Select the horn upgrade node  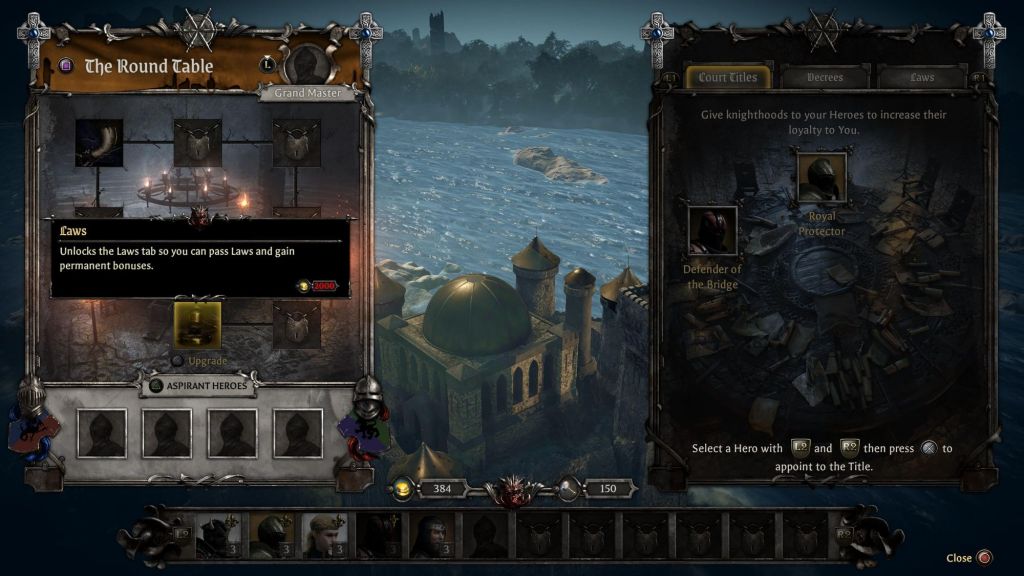(99, 143)
